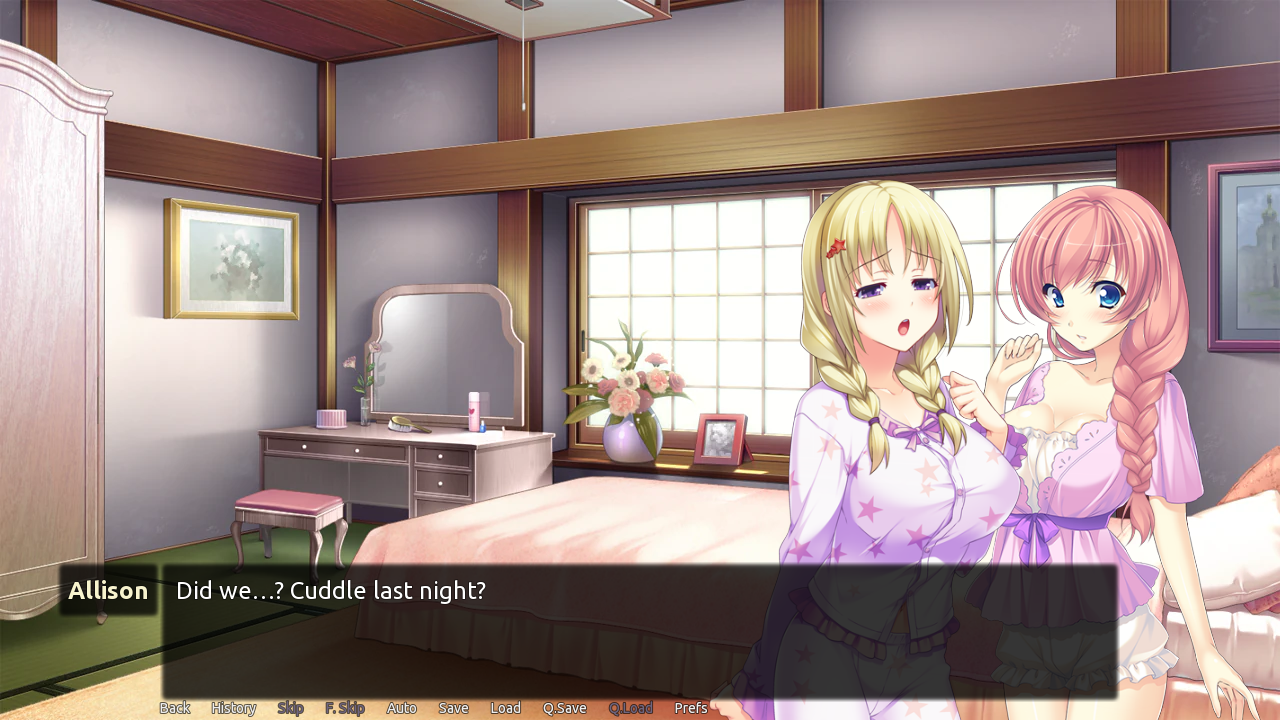Activate the Skip button

[290, 708]
